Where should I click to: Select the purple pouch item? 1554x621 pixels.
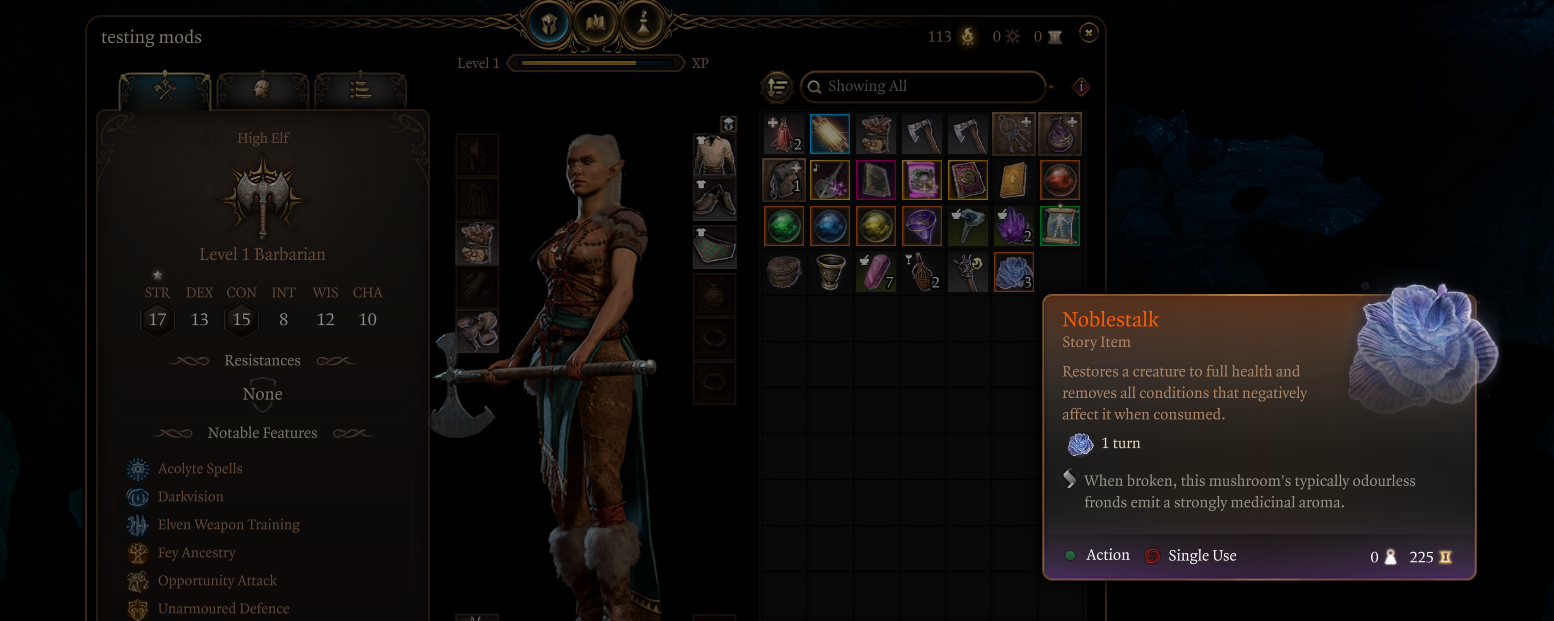pos(1059,134)
